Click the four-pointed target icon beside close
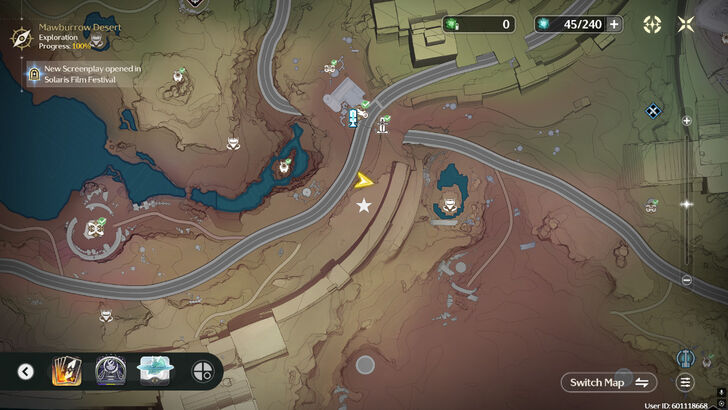Image resolution: width=728 pixels, height=410 pixels. [652, 24]
